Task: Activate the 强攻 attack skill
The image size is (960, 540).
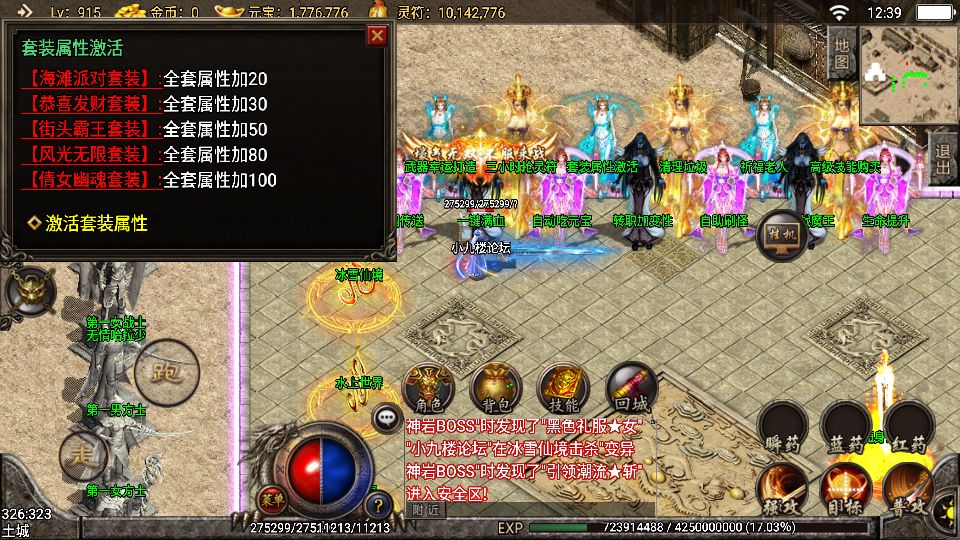Action: (783, 490)
